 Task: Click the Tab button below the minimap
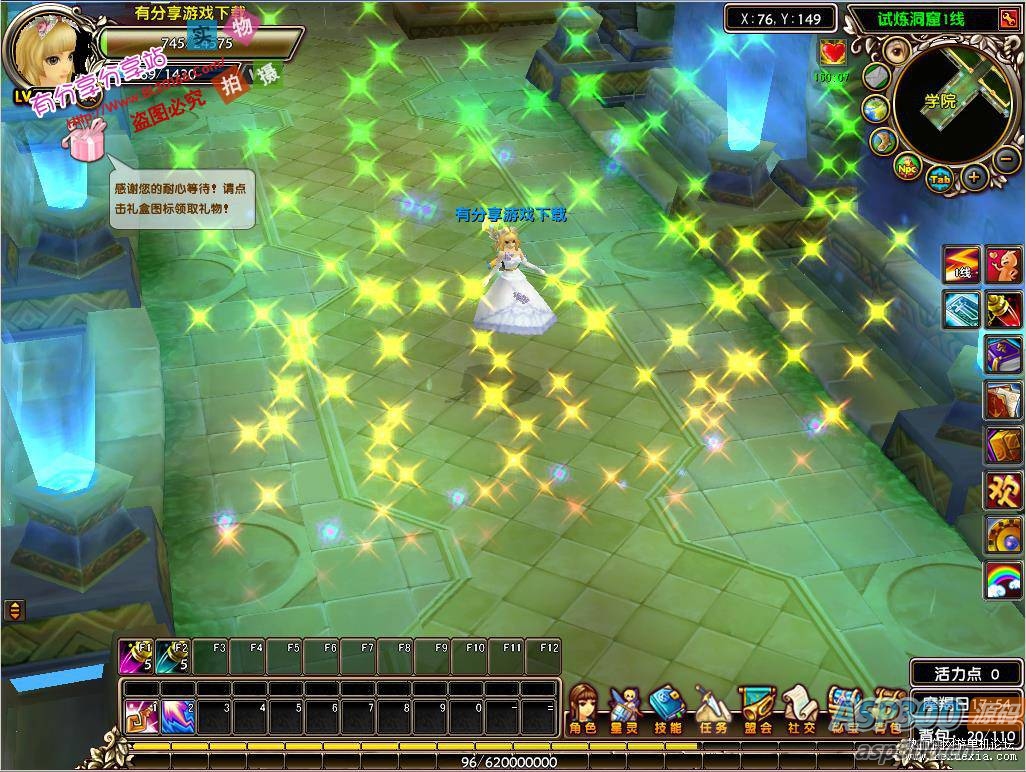tap(940, 179)
